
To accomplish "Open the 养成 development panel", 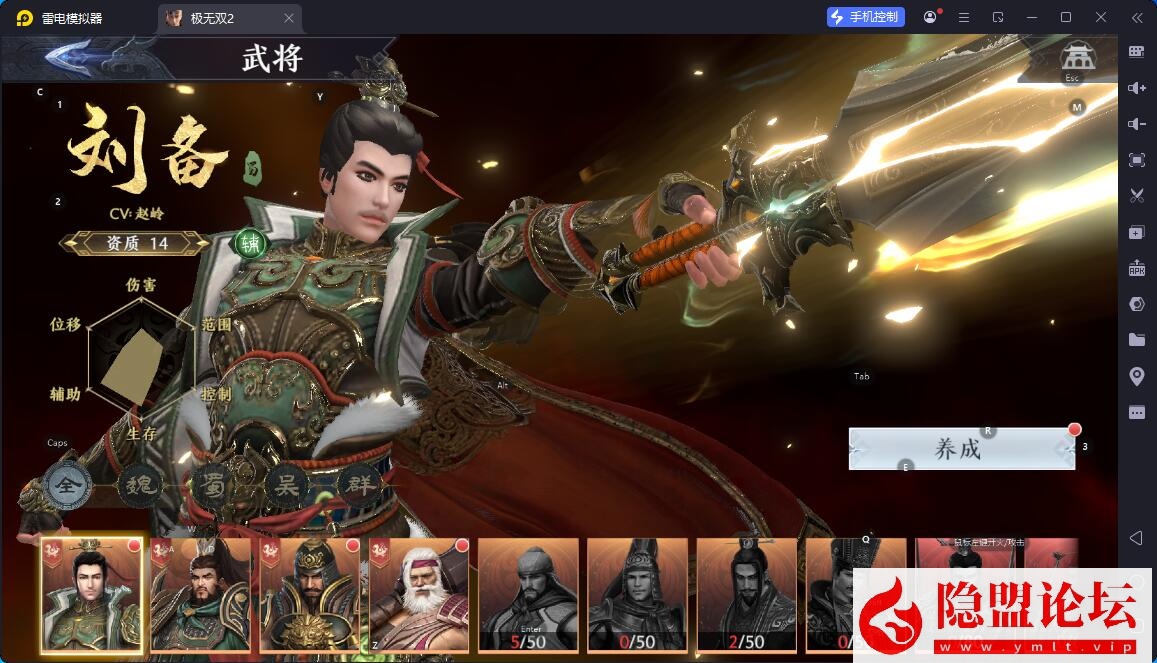I will coord(960,449).
